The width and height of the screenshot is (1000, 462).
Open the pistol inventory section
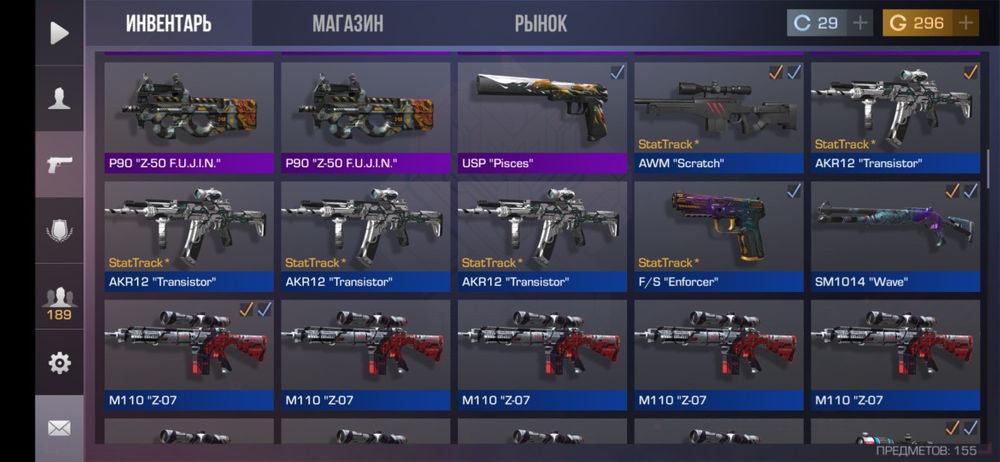click(59, 164)
